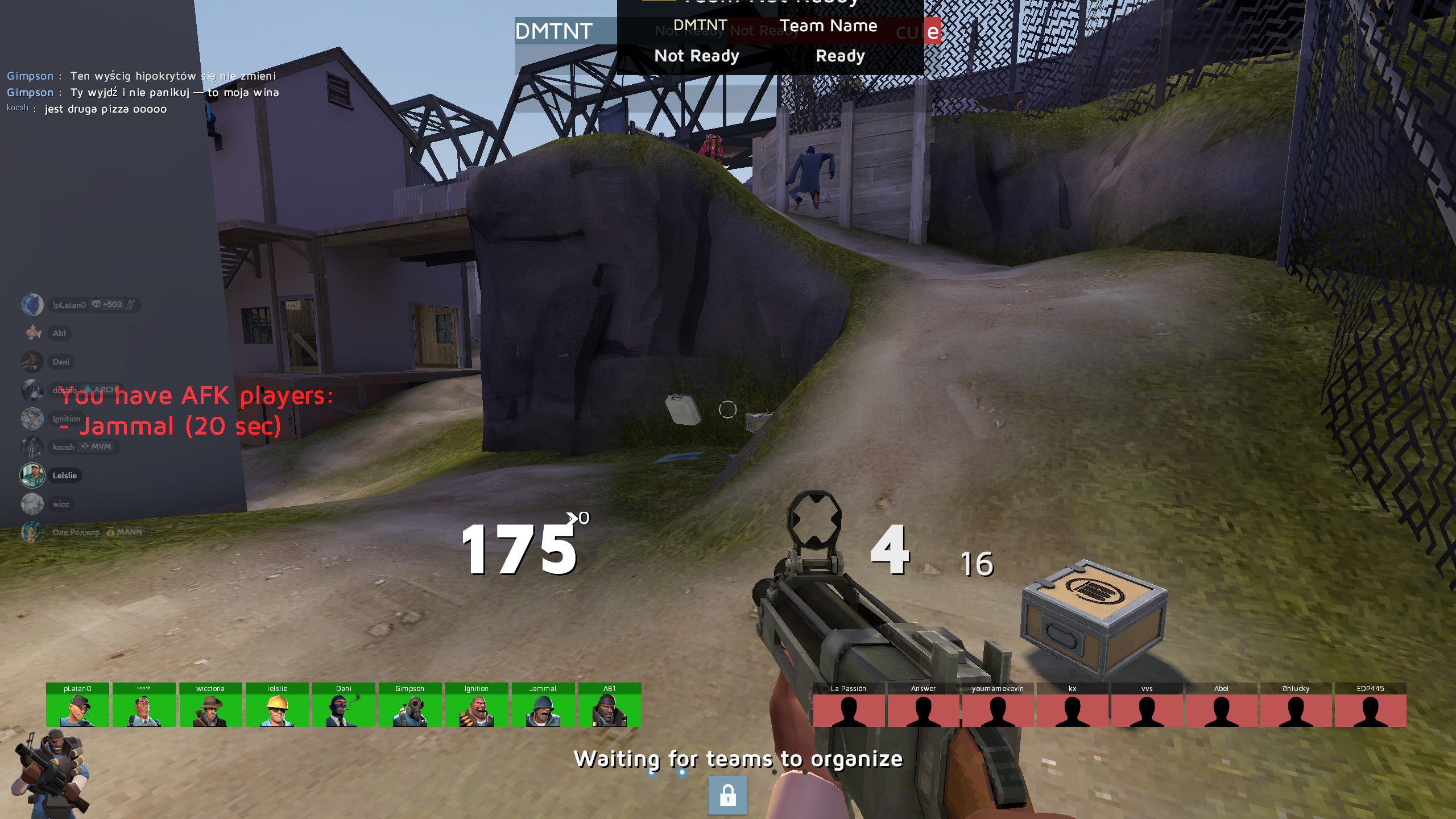Select EDP445's red team panel

[1370, 705]
